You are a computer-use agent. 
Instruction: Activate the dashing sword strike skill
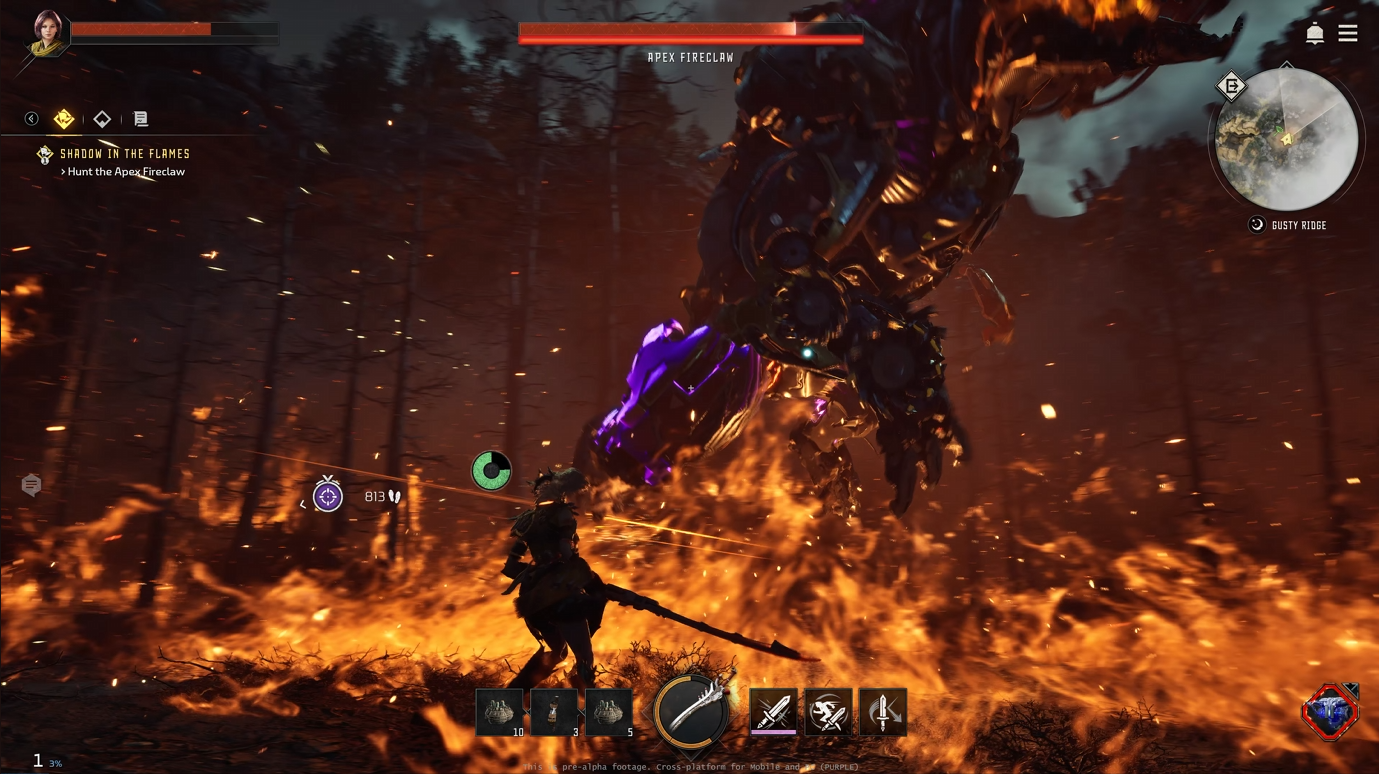[828, 712]
